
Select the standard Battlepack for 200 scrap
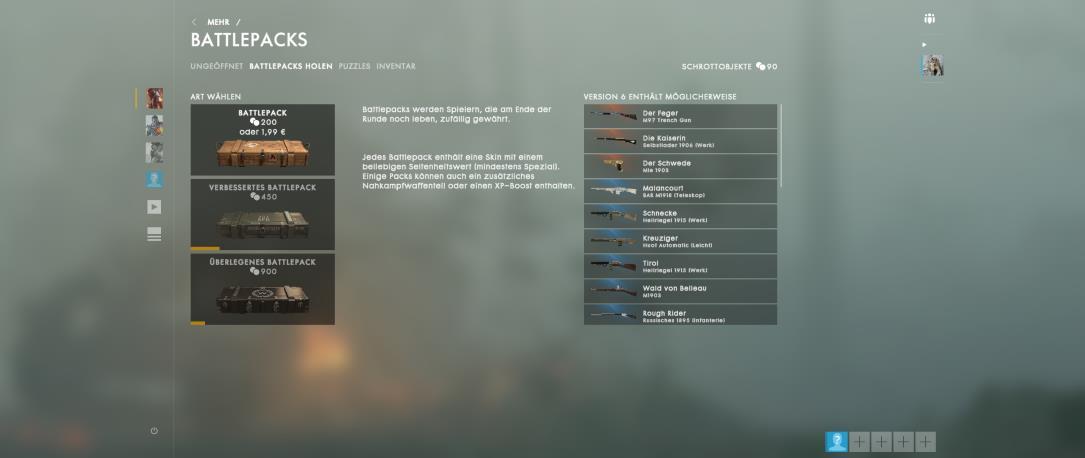(x=262, y=140)
